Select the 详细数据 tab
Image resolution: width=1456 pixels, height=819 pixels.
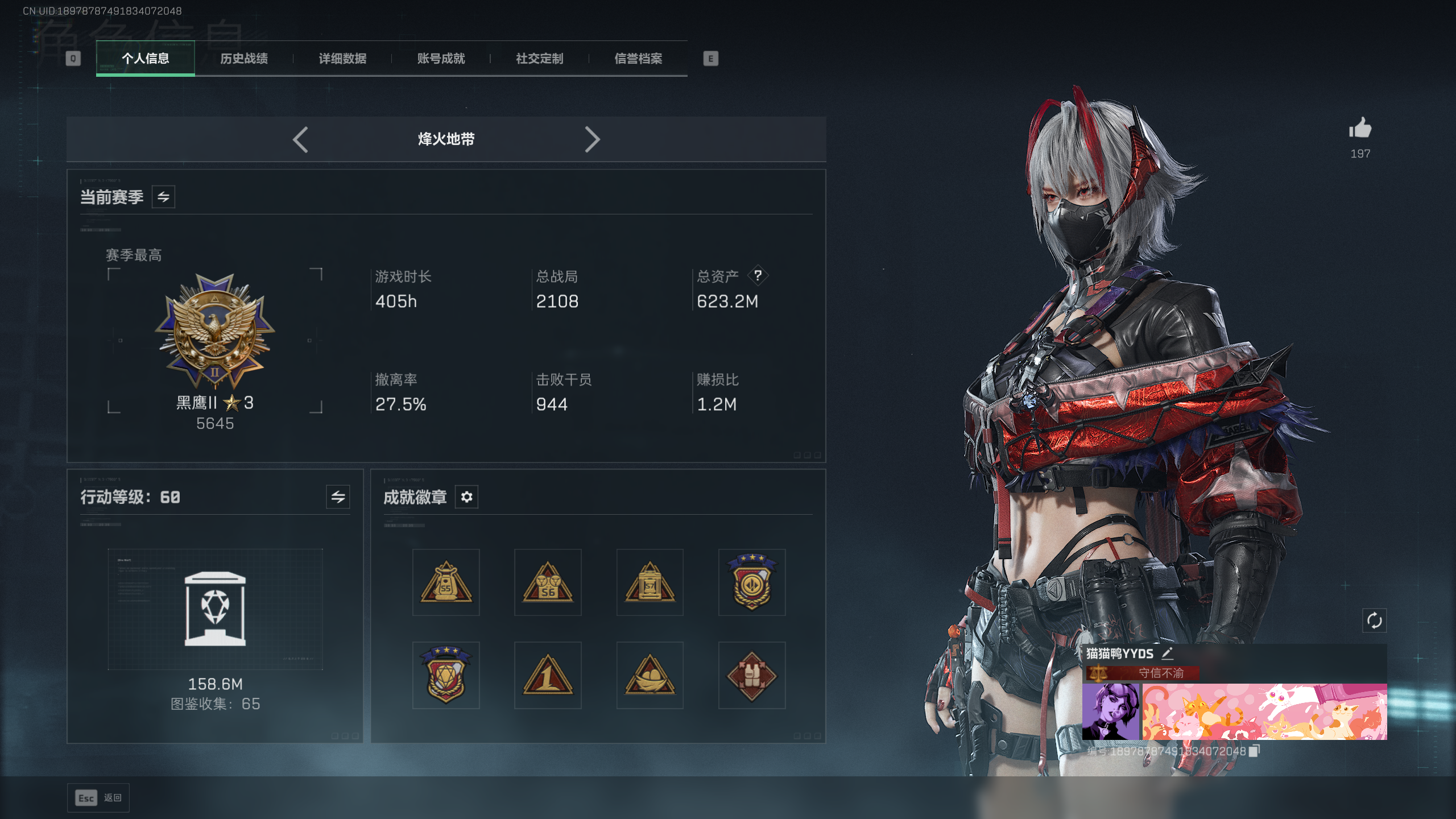[x=342, y=59]
